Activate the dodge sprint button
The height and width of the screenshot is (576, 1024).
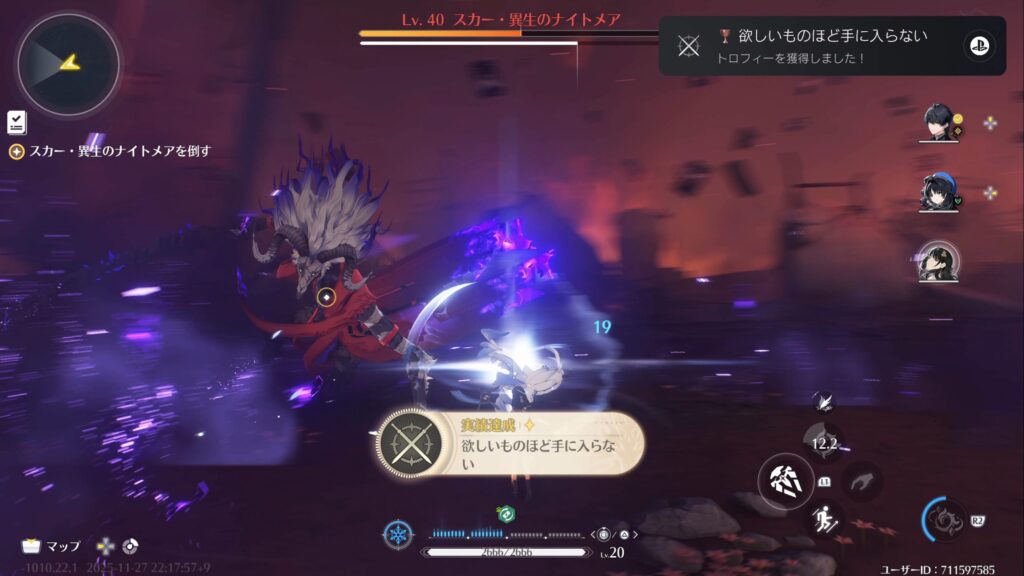coord(826,518)
